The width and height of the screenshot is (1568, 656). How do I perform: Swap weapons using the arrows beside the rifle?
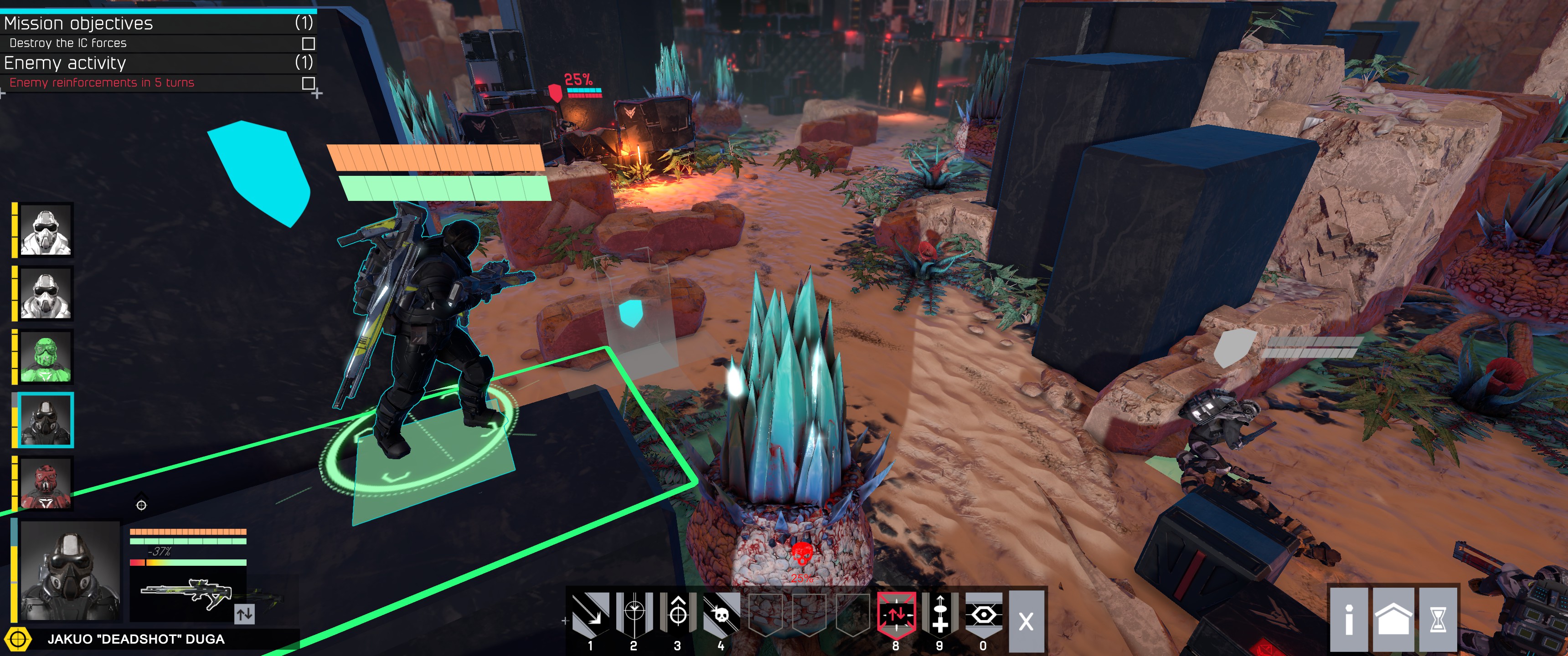(x=244, y=614)
